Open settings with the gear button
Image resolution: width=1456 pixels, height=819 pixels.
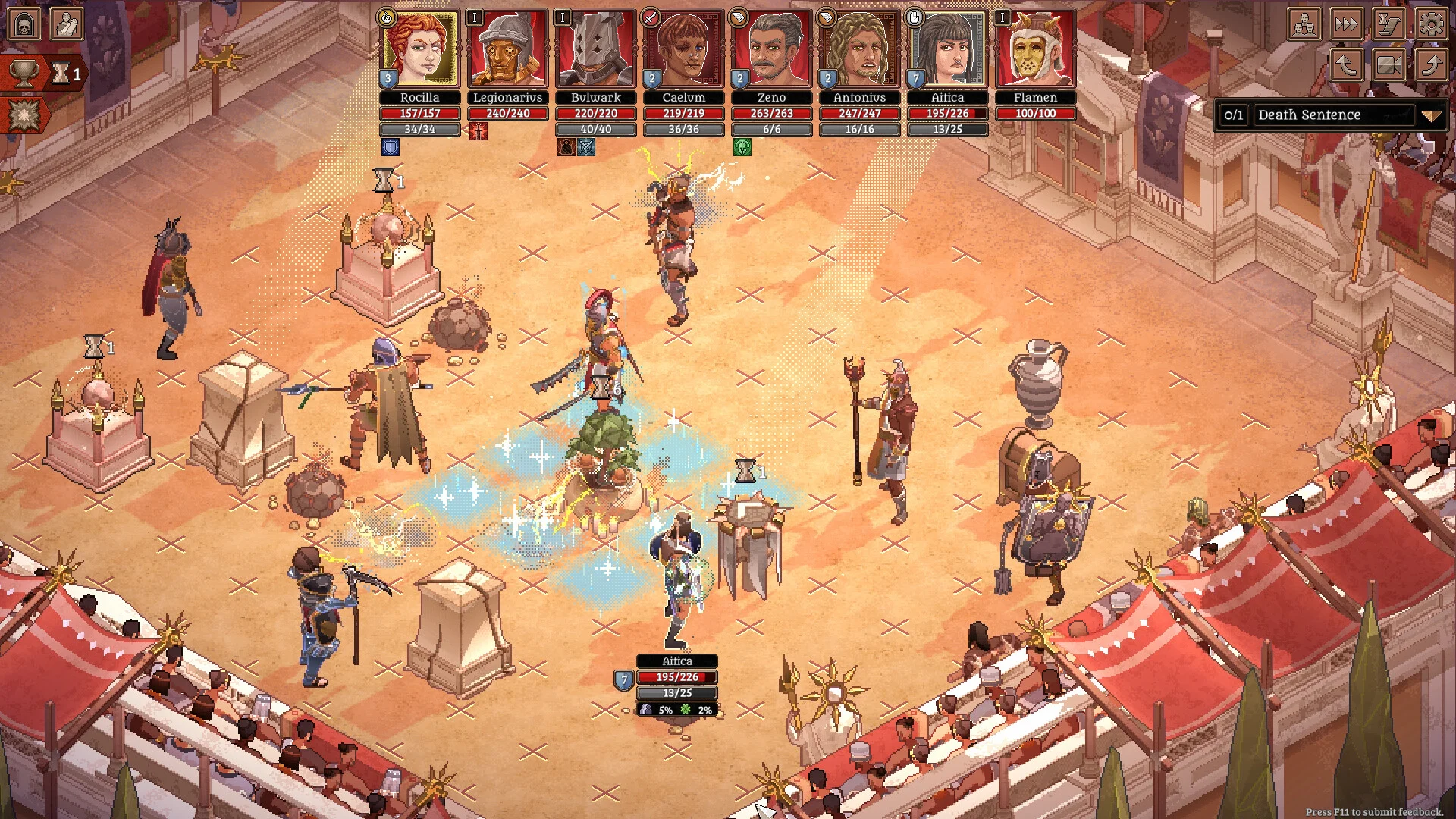tap(1431, 24)
